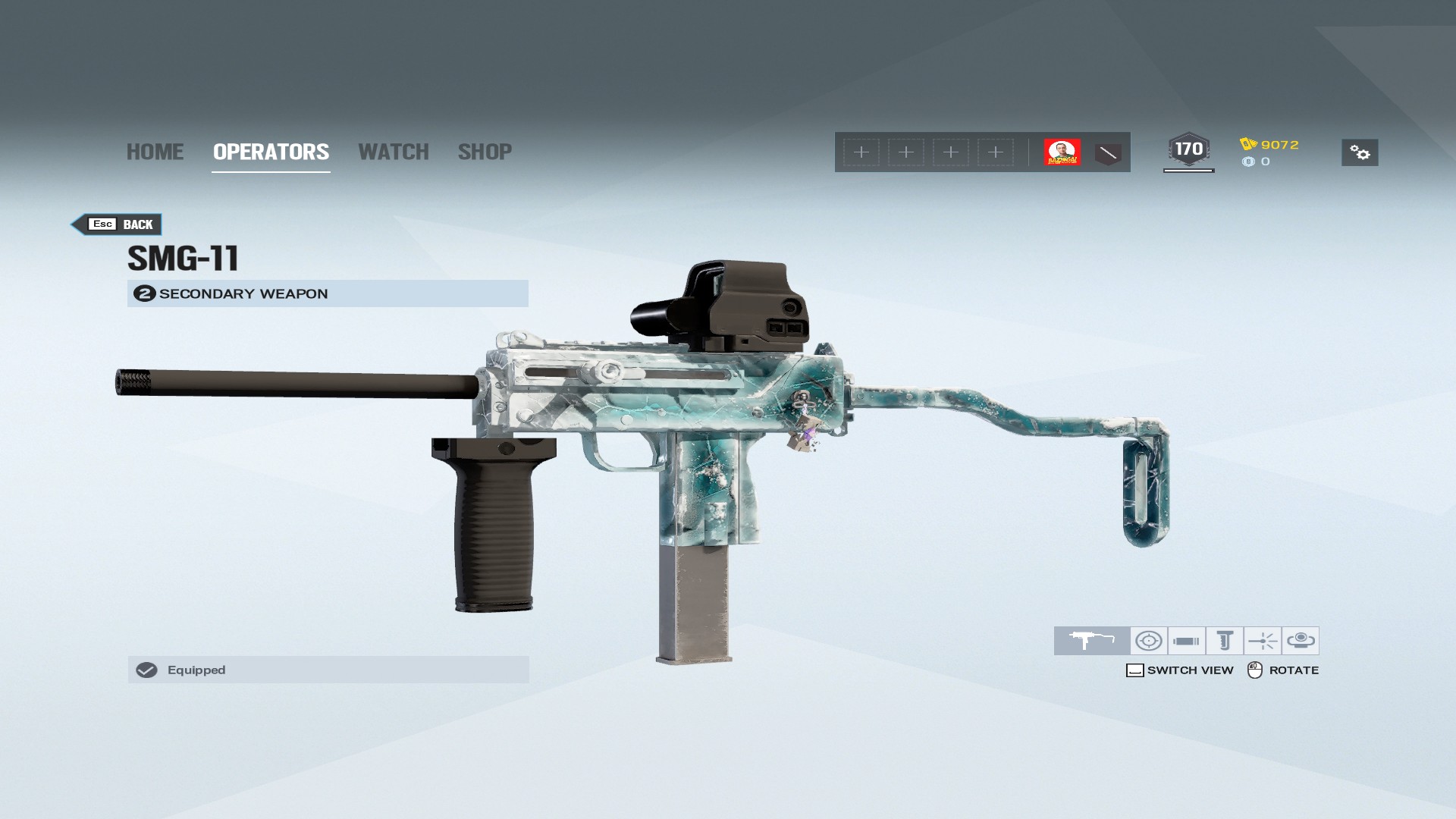Open the barrel attachment category icon
This screenshot has width=1456, height=819.
coord(1186,641)
